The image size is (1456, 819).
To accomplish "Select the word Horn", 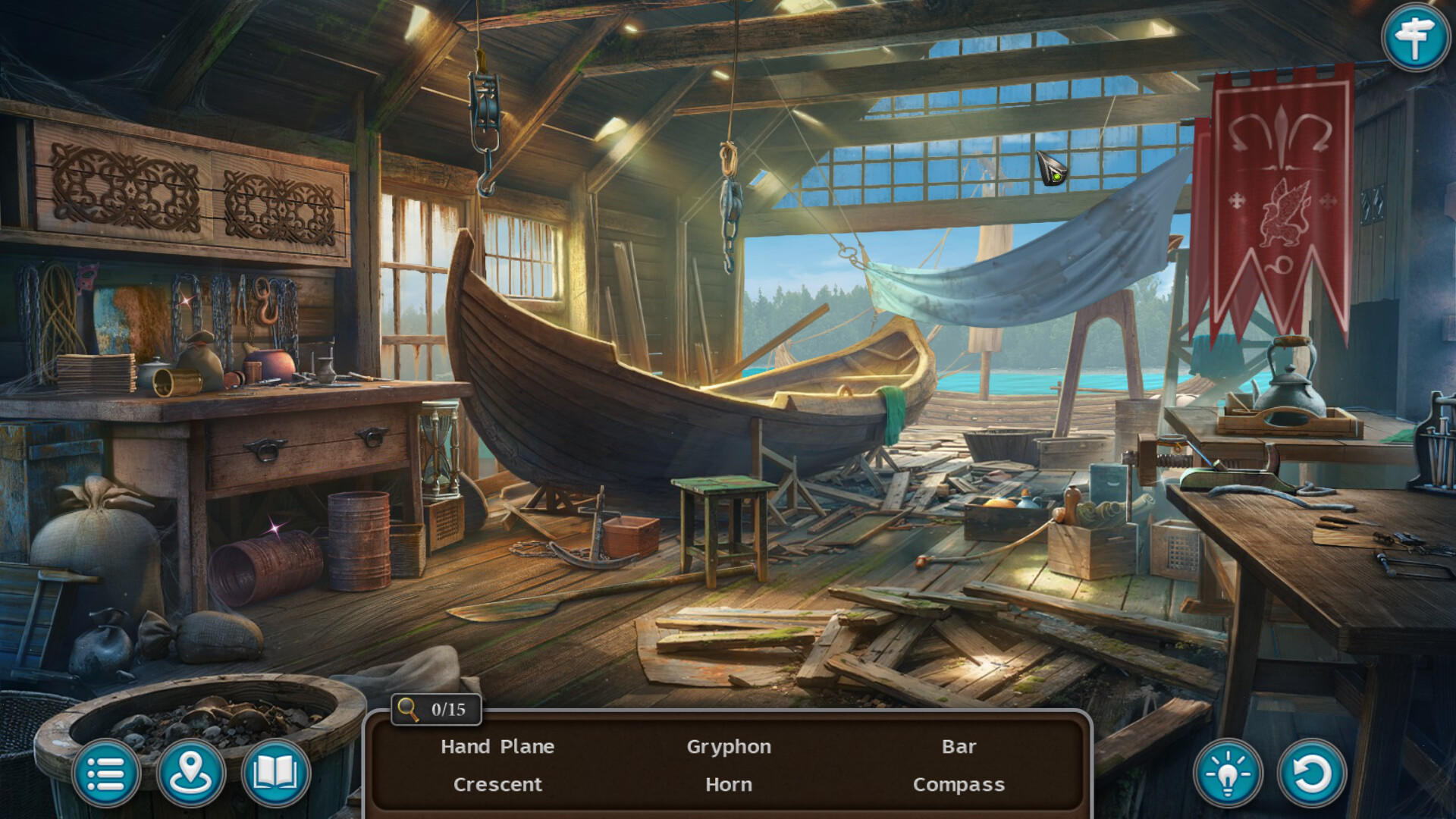I will coord(730,785).
